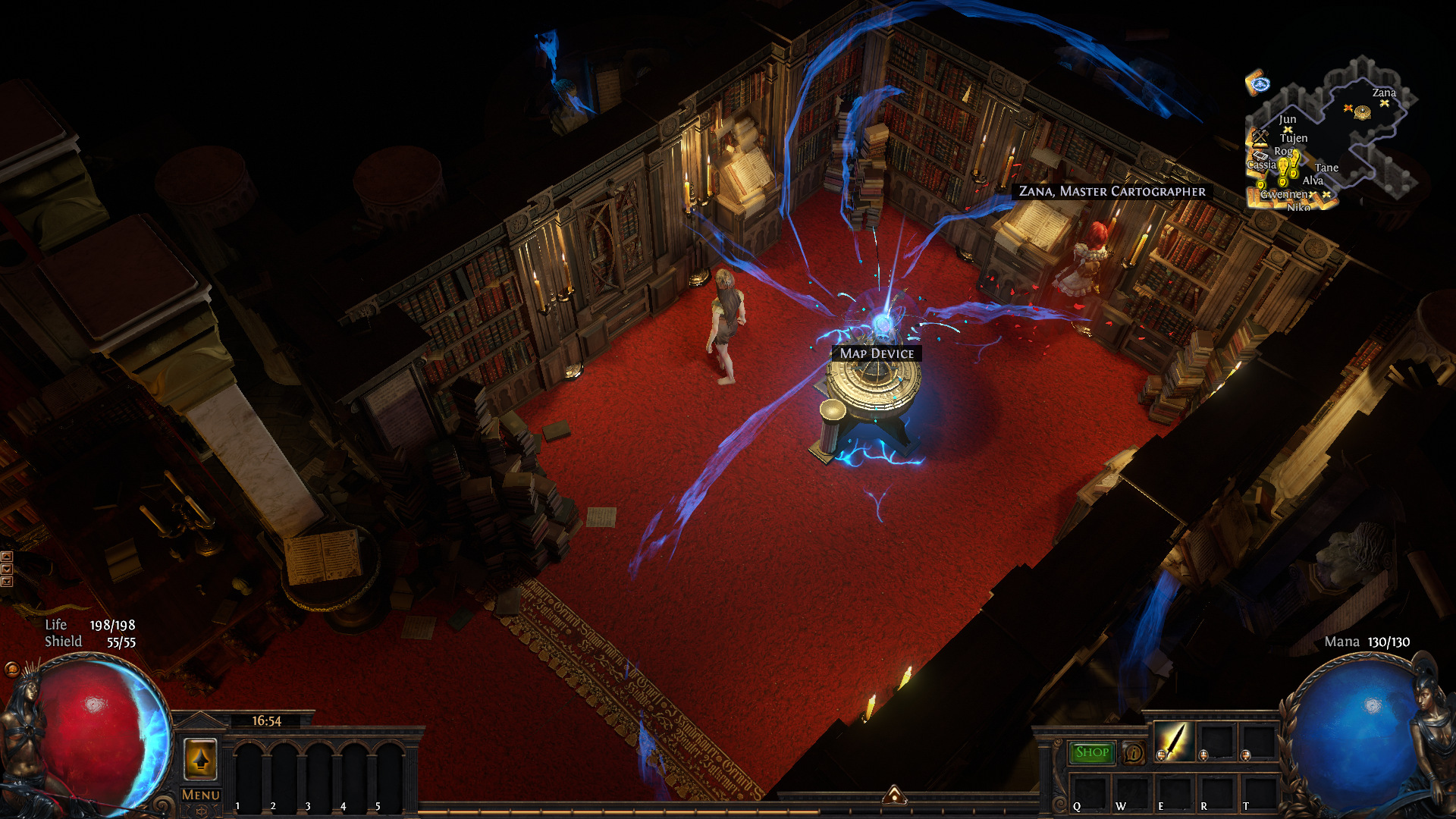This screenshot has height=819, width=1456.
Task: Click the Map Device label
Action: tap(877, 353)
